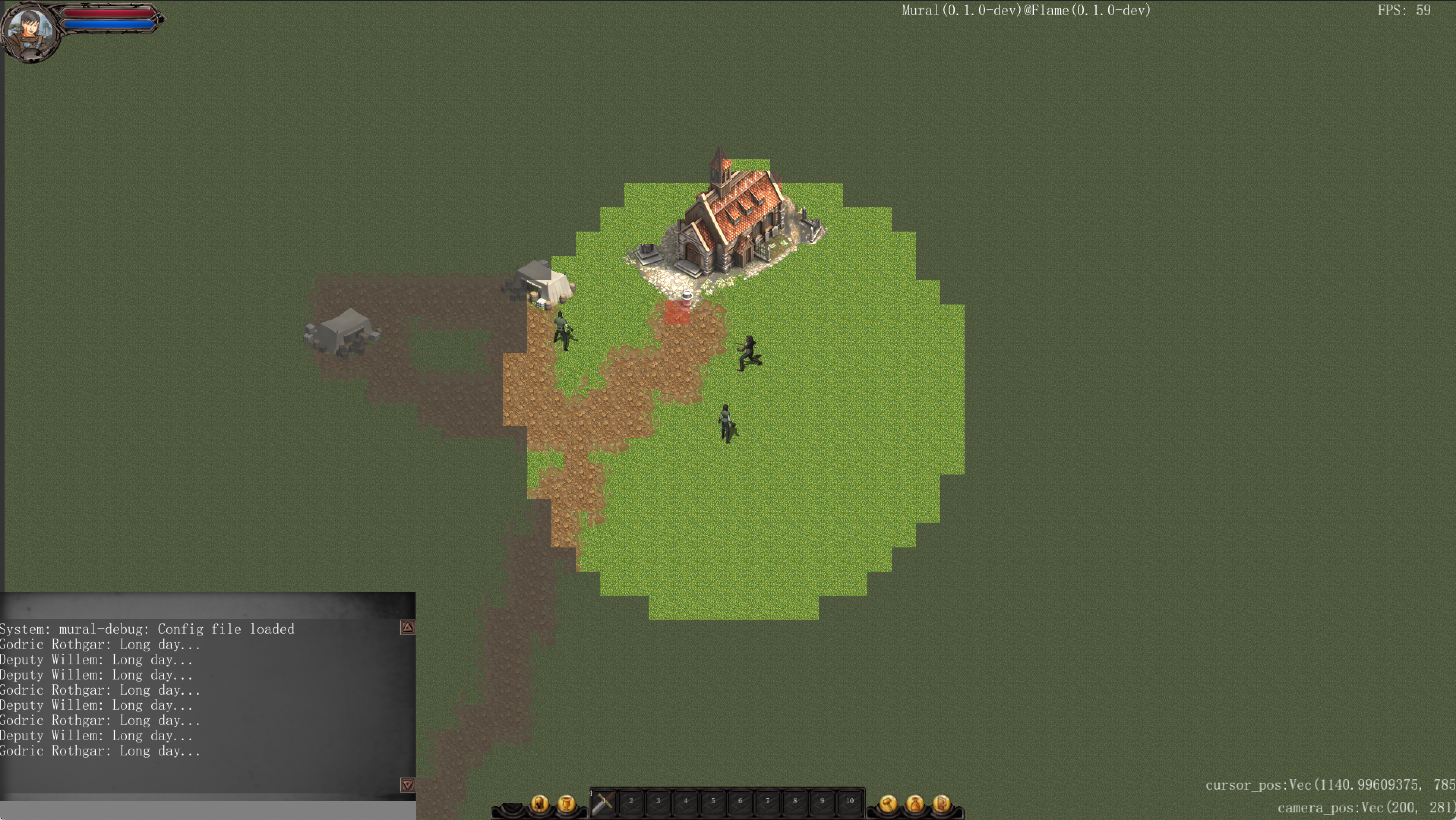Click the golden trophy cup icon
The image size is (1456, 820).
point(566,803)
